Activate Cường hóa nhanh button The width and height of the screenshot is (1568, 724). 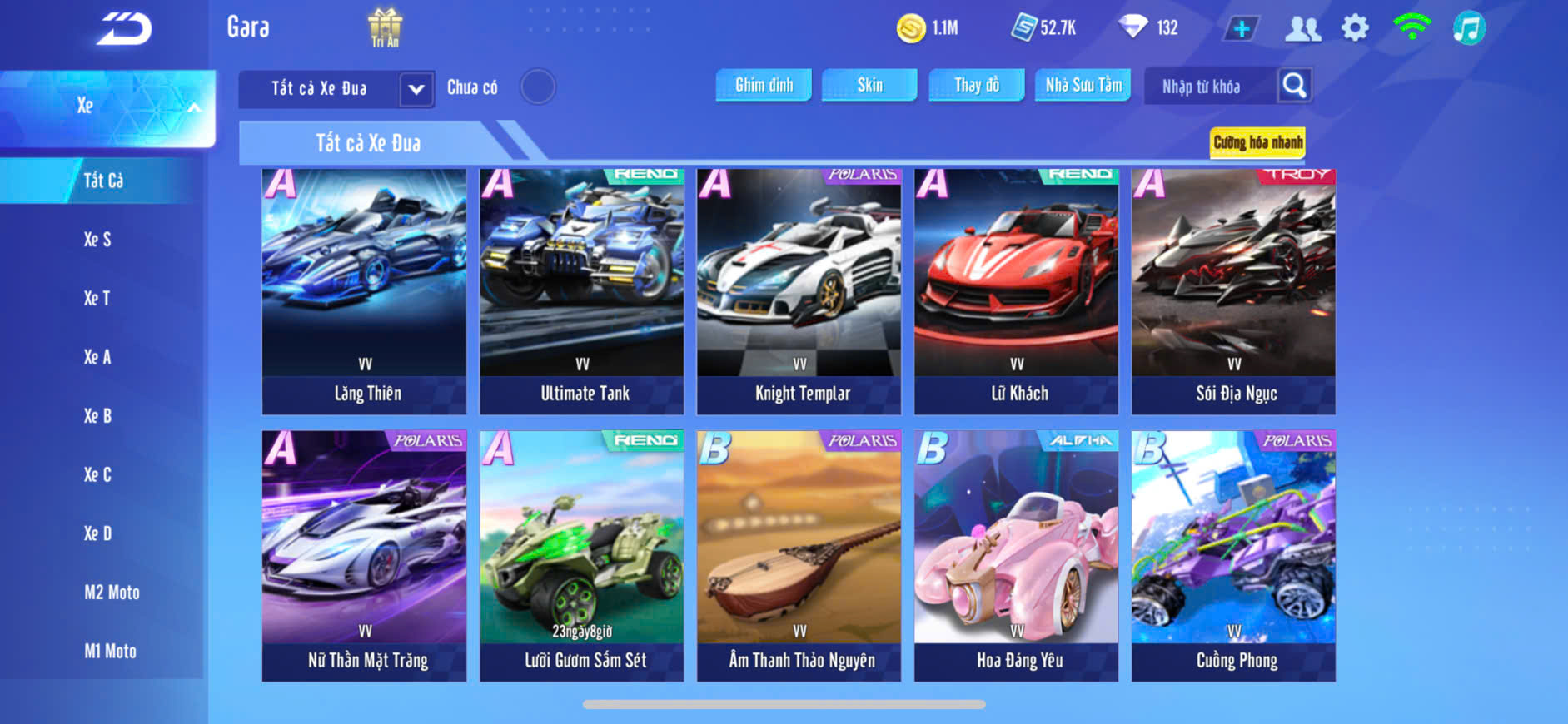tap(1257, 142)
